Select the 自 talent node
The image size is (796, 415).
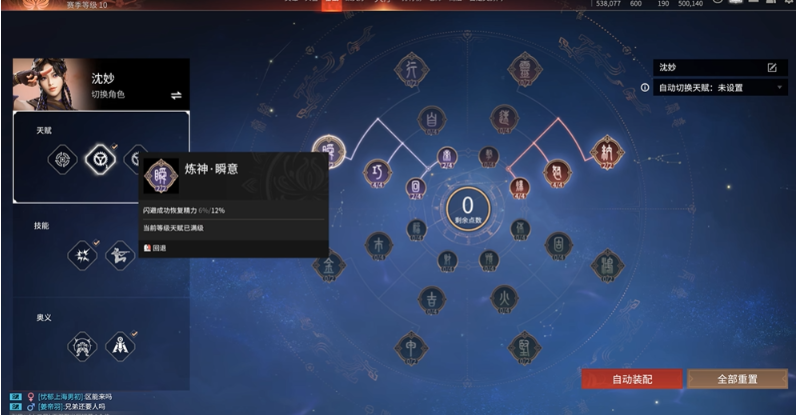click(x=431, y=118)
